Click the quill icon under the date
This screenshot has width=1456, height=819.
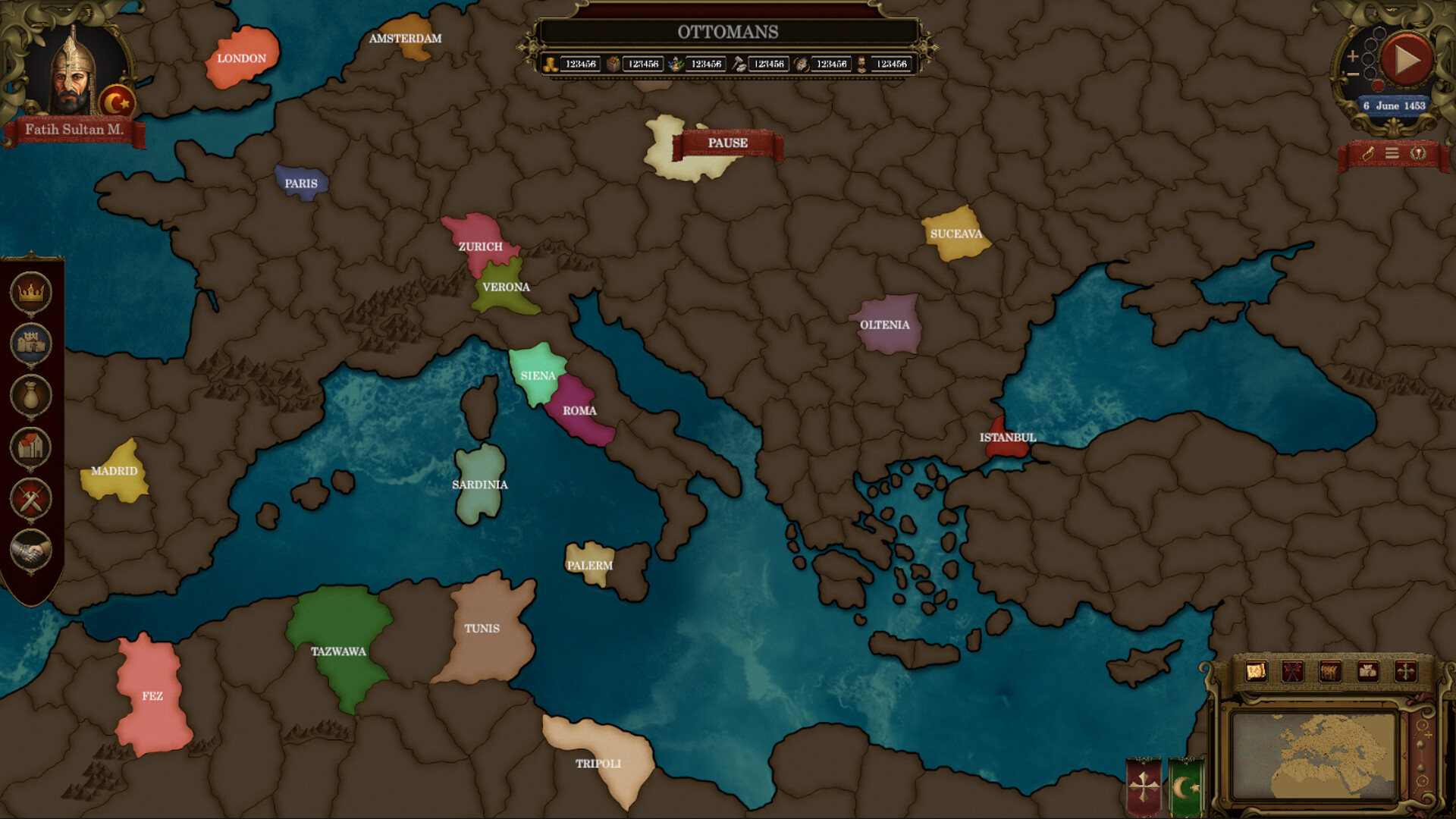pyautogui.click(x=1368, y=153)
